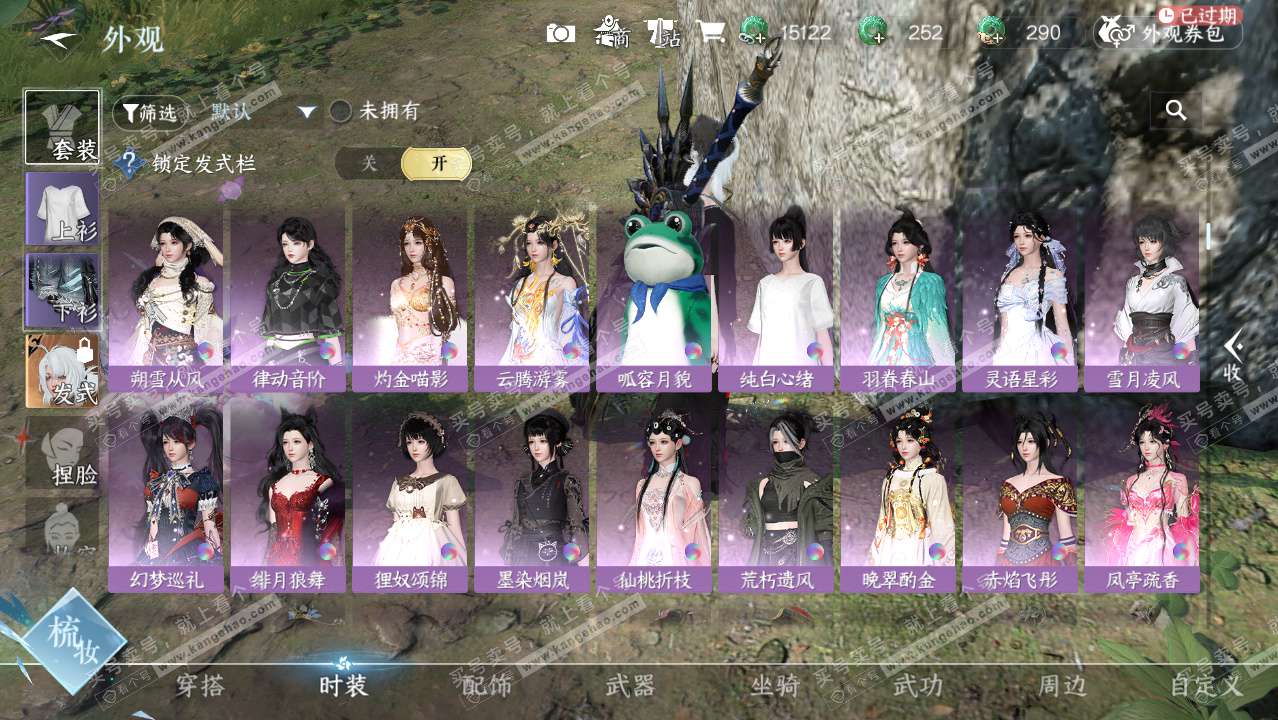Select the 凤亭疏香 pink outfit
This screenshot has height=720, width=1278.
pos(1142,500)
